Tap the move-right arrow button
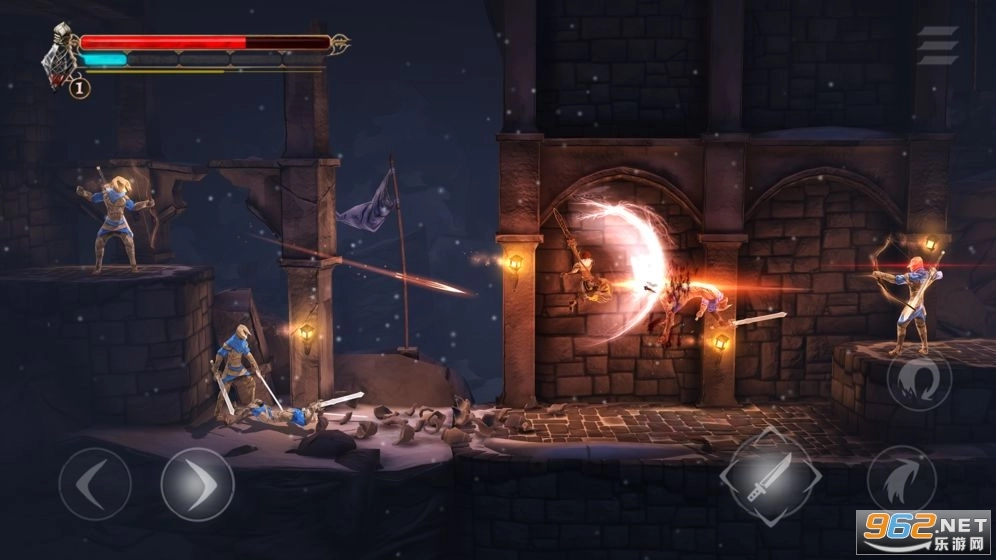 pyautogui.click(x=198, y=484)
